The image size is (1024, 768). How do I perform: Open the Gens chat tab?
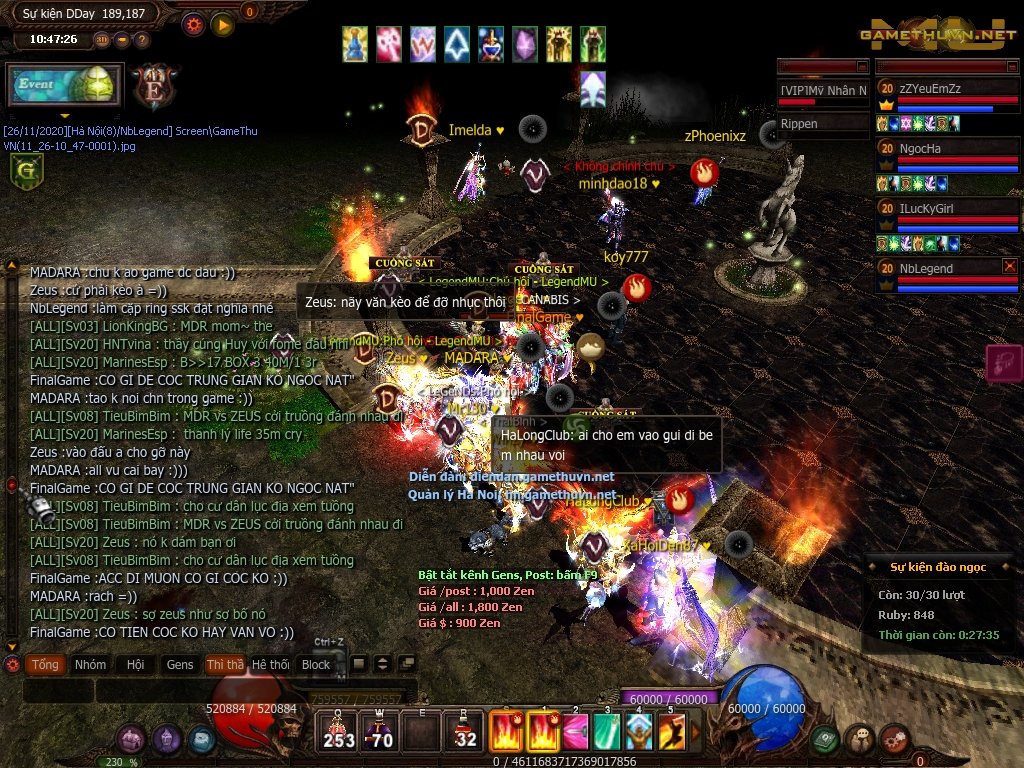click(180, 664)
